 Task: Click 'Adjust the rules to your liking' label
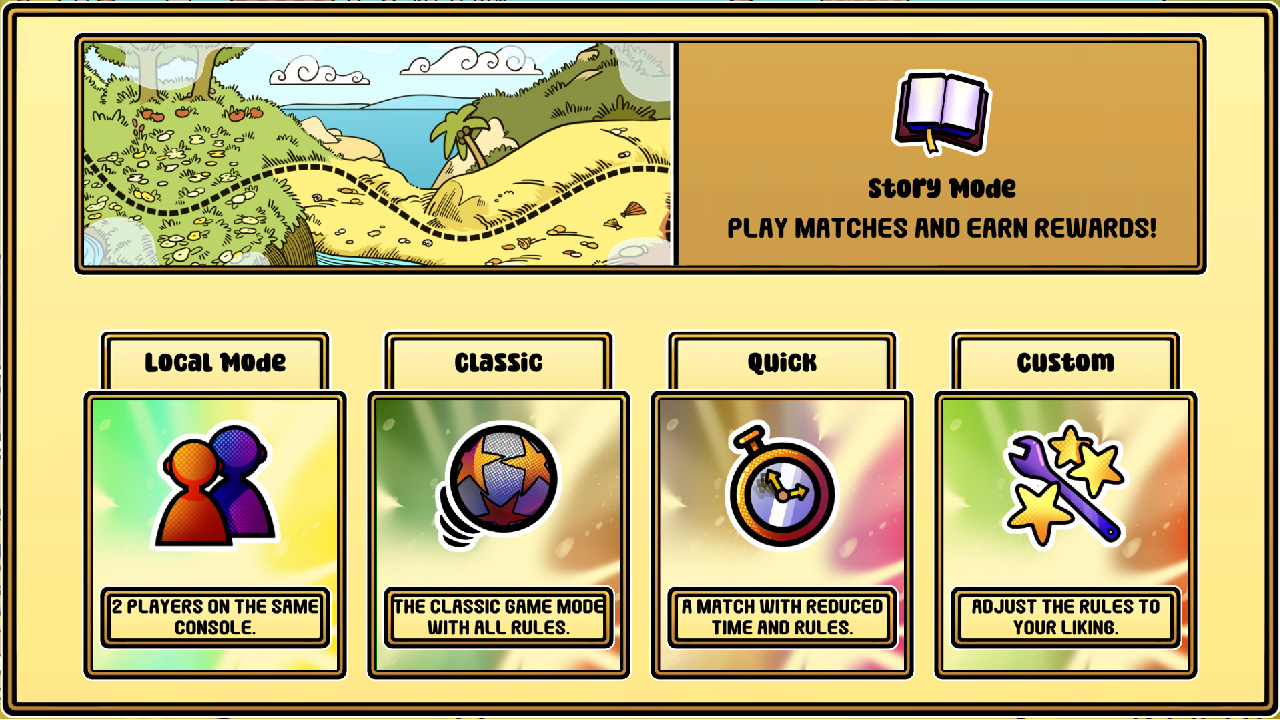[1063, 614]
